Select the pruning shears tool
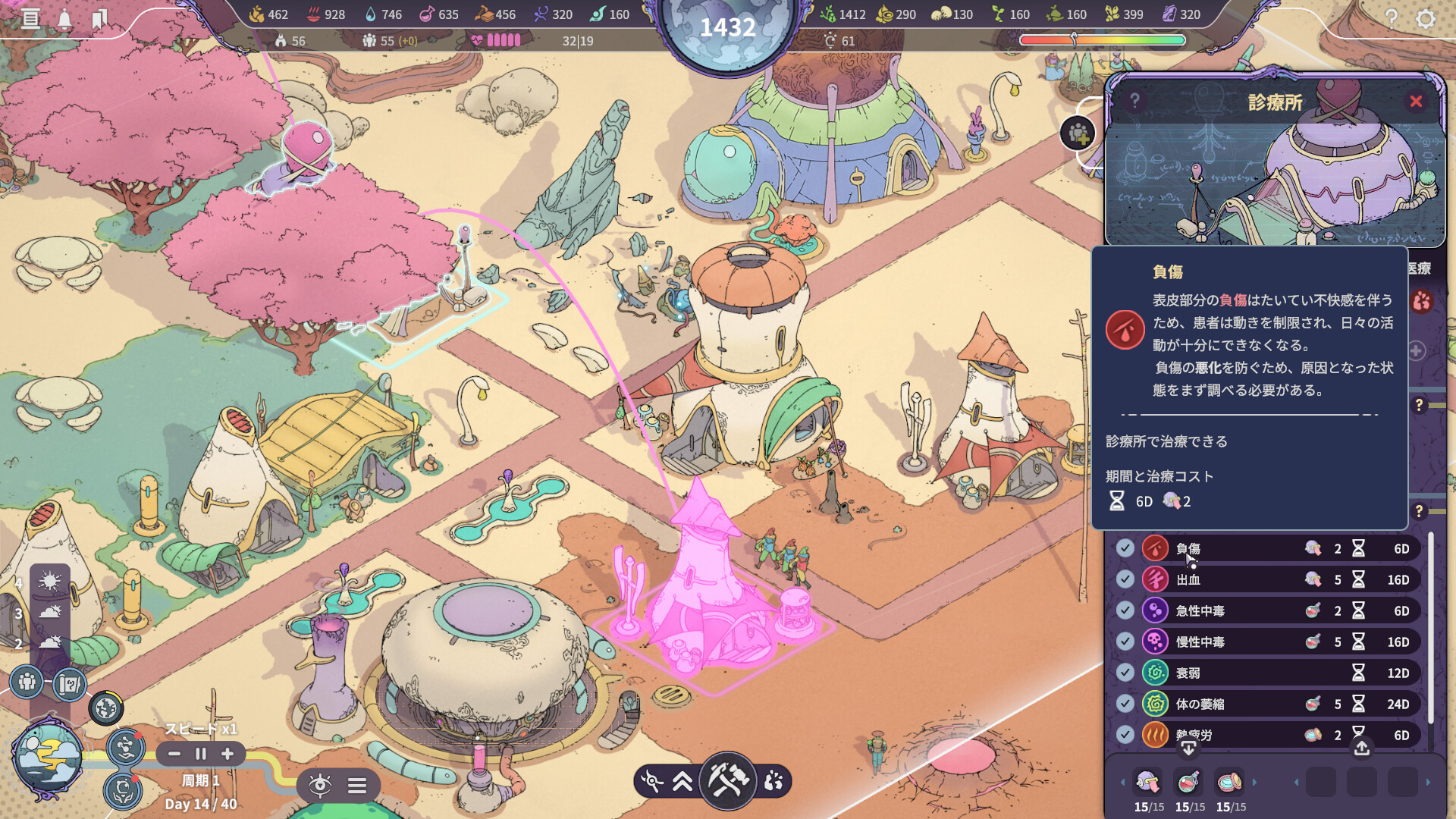The width and height of the screenshot is (1456, 819). (x=651, y=781)
